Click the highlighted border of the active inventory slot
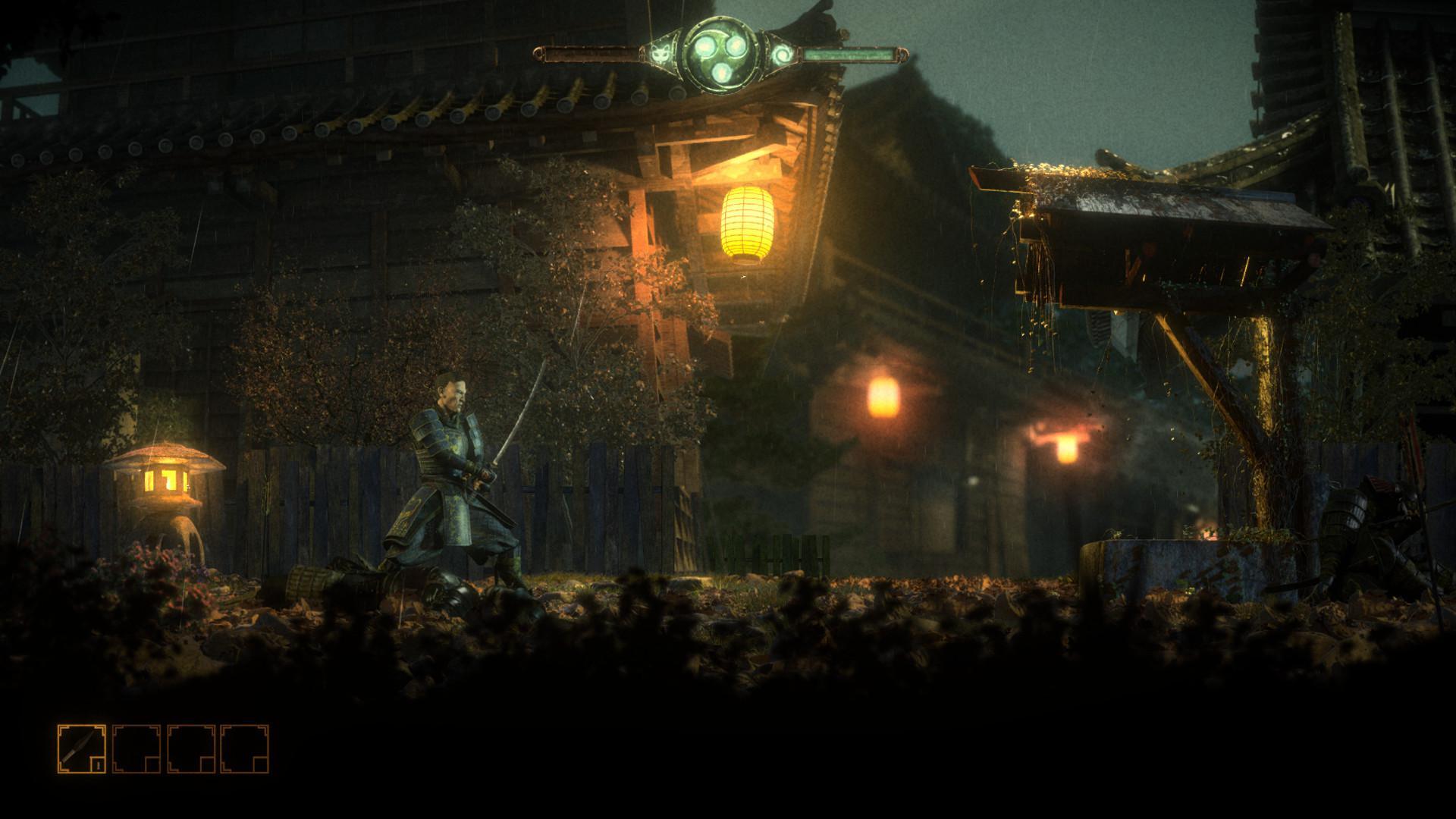Viewport: 1456px width, 819px height. pos(82,726)
